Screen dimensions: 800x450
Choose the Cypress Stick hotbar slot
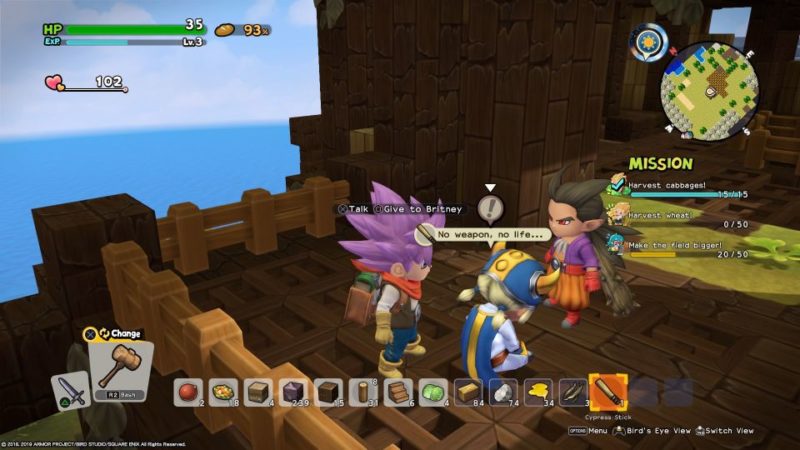click(x=607, y=390)
